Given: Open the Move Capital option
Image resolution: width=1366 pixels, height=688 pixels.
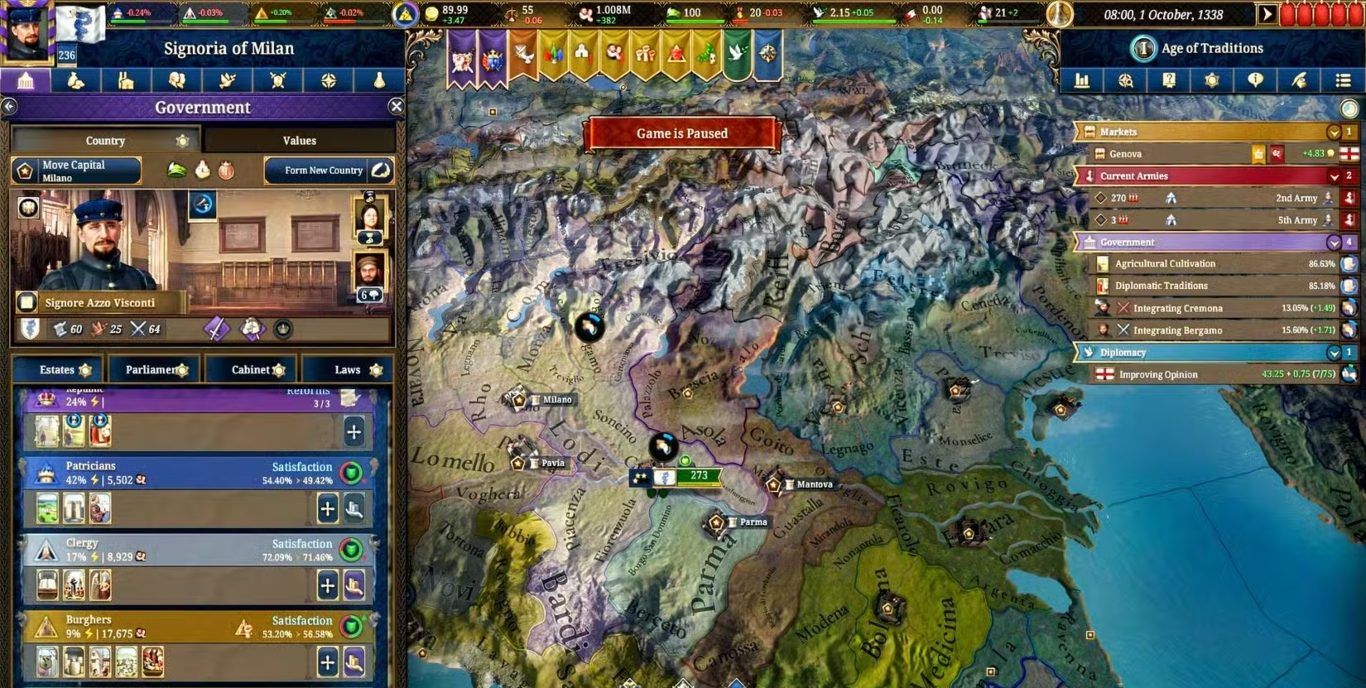Looking at the screenshot, I should coord(76,170).
